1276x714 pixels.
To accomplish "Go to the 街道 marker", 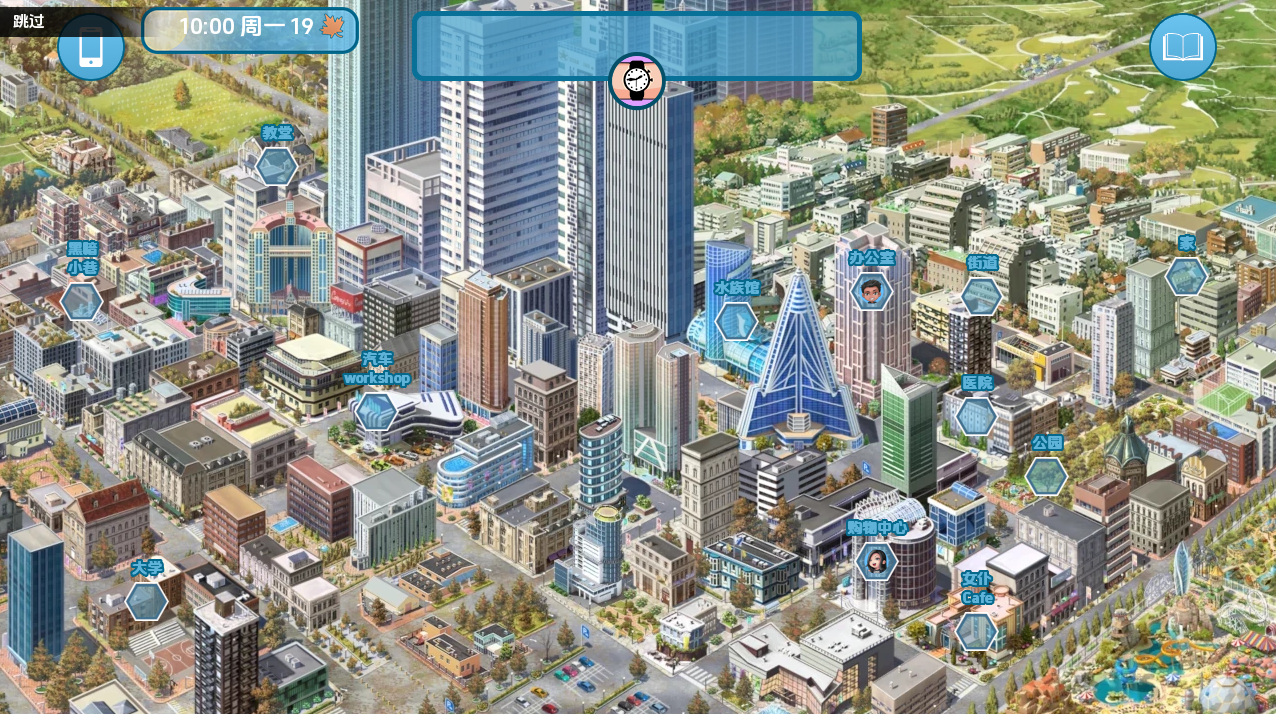I will pos(981,296).
